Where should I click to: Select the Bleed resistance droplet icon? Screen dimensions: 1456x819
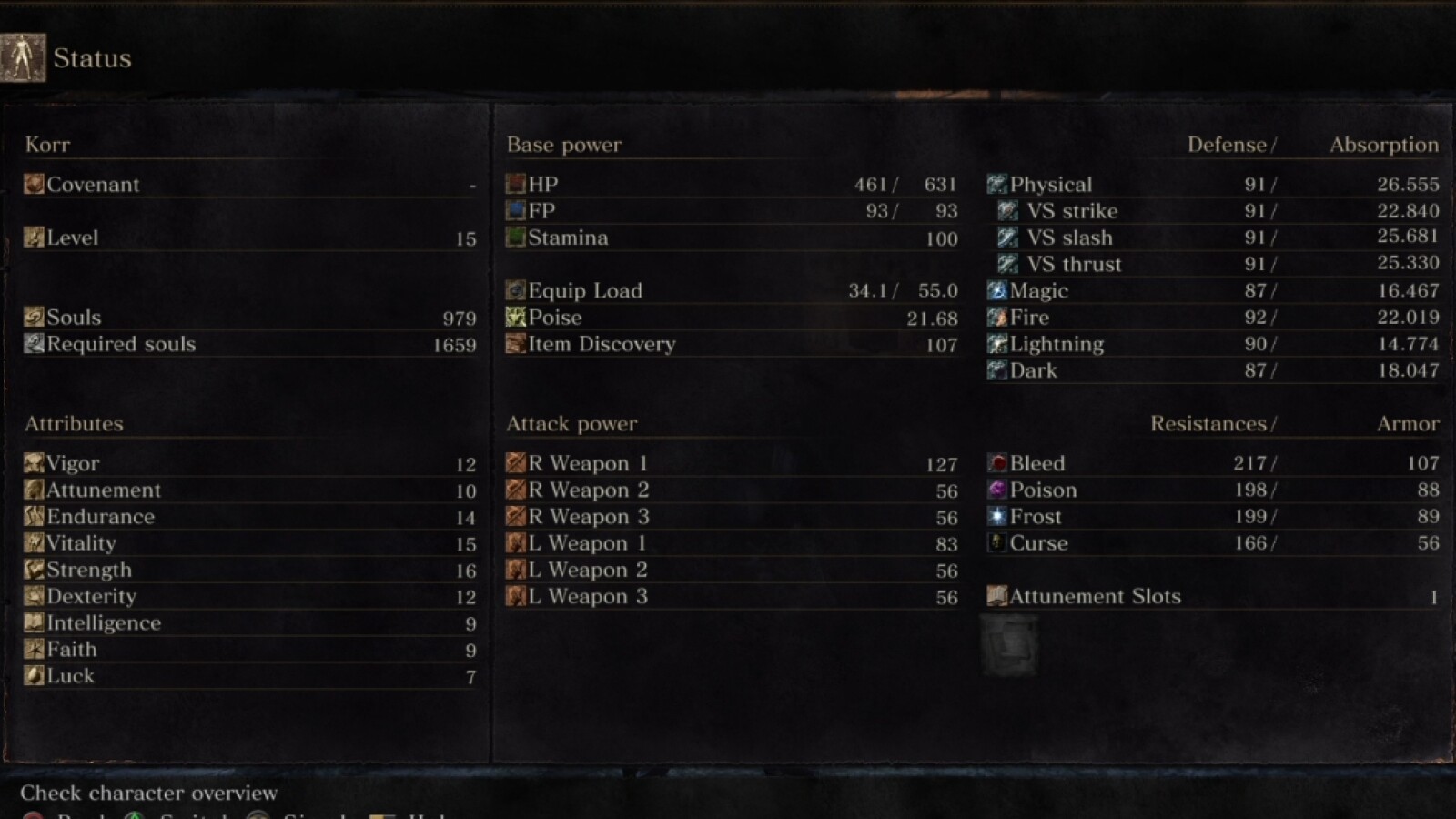pyautogui.click(x=996, y=463)
